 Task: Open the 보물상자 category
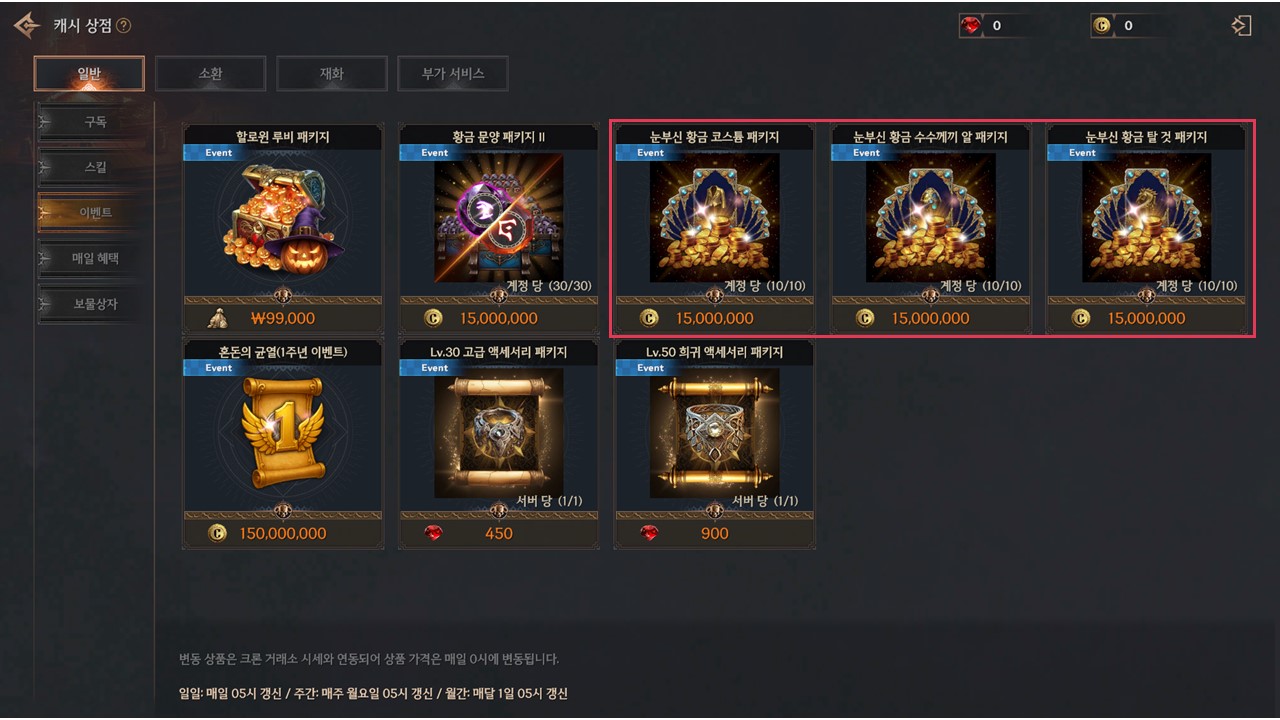click(x=95, y=303)
